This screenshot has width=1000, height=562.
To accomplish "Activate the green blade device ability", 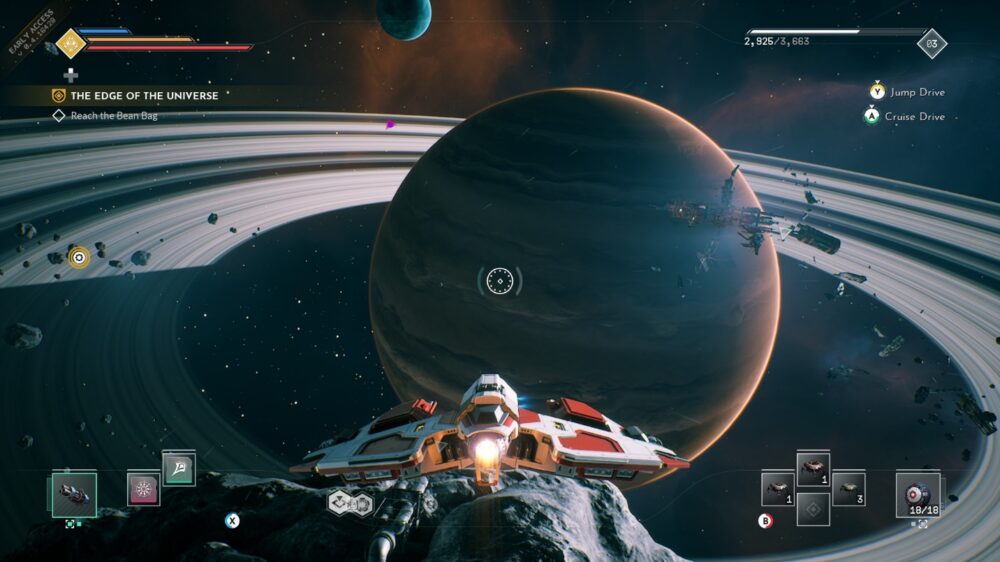I will pyautogui.click(x=178, y=468).
